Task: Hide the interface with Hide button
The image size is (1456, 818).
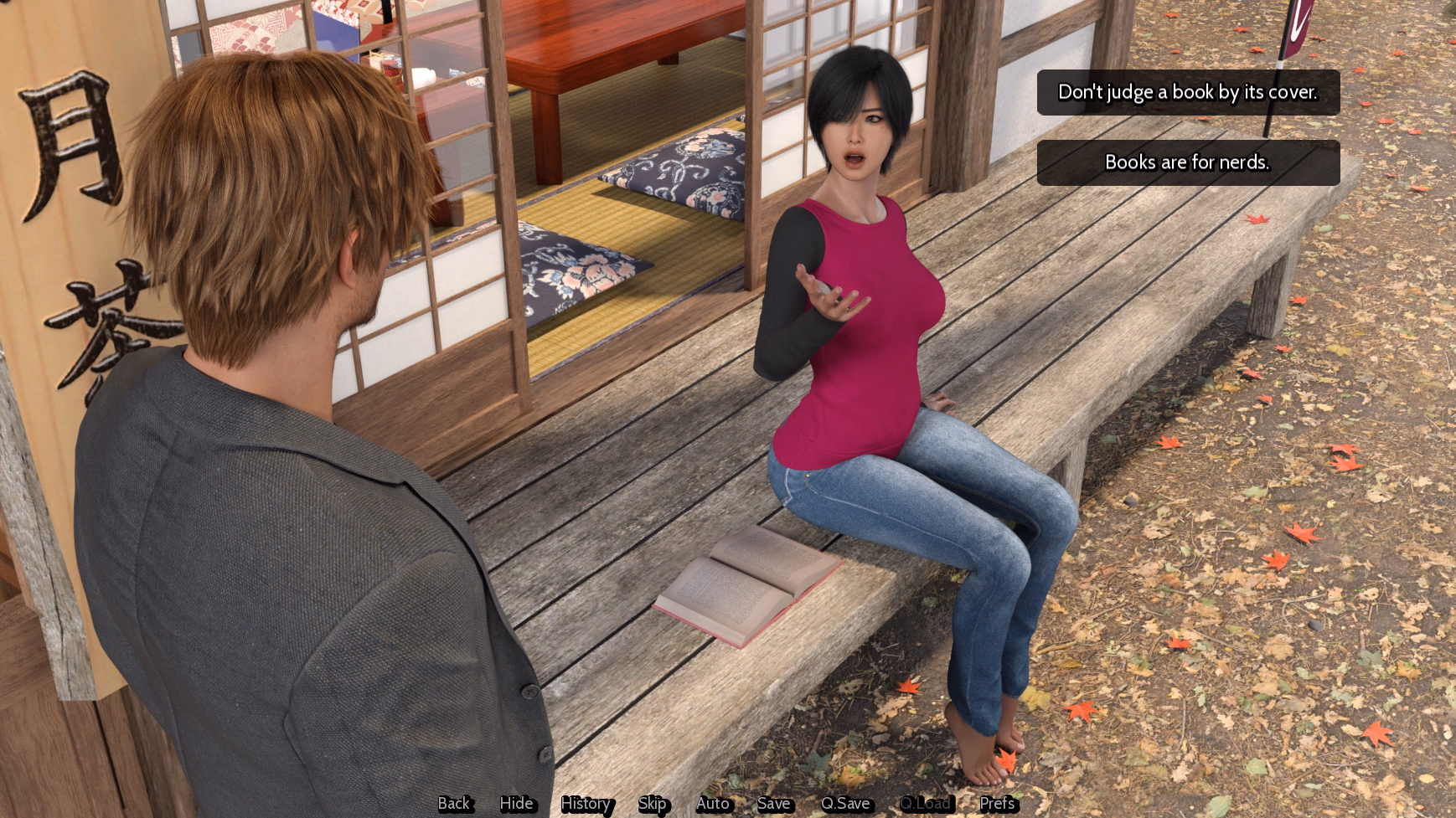Action: click(x=516, y=804)
